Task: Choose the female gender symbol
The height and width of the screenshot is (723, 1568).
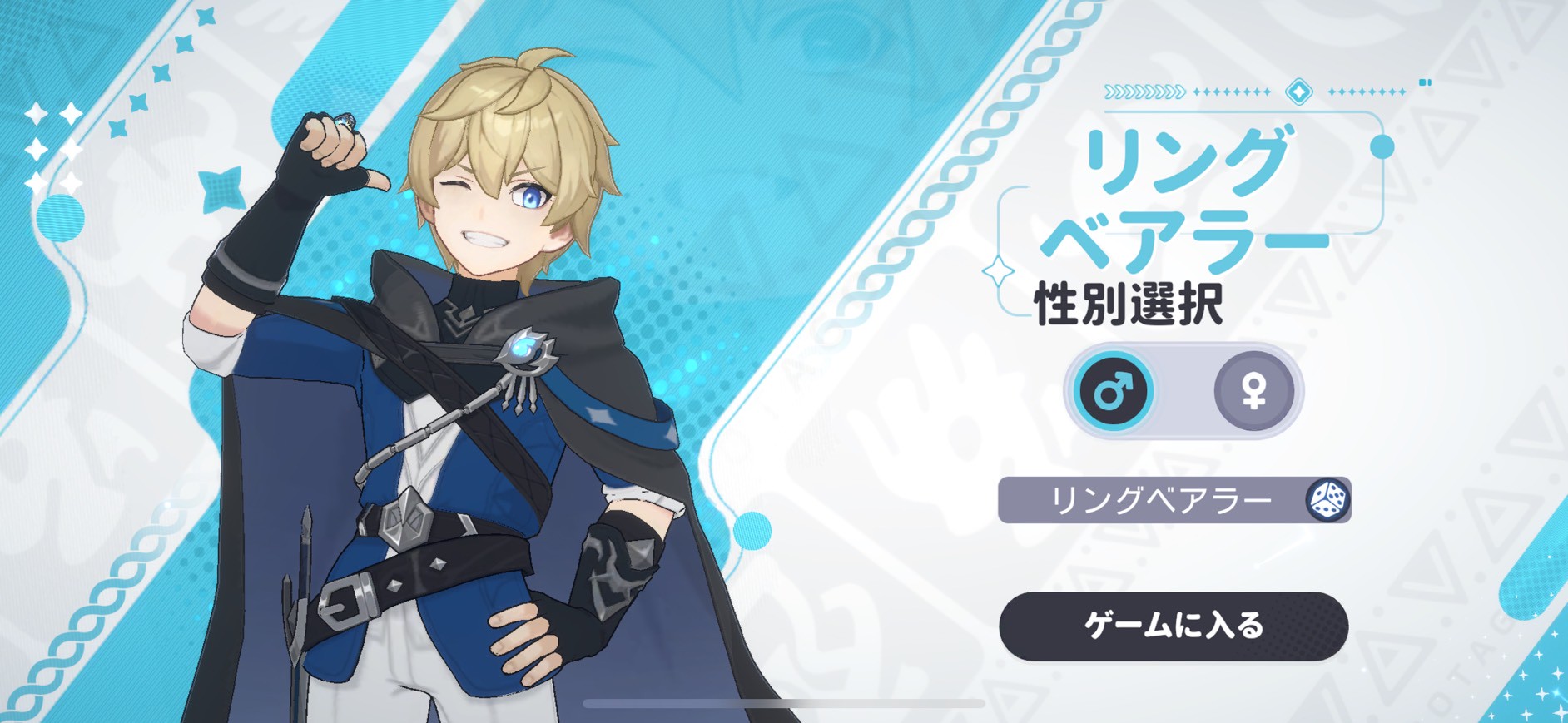Action: click(x=1253, y=390)
